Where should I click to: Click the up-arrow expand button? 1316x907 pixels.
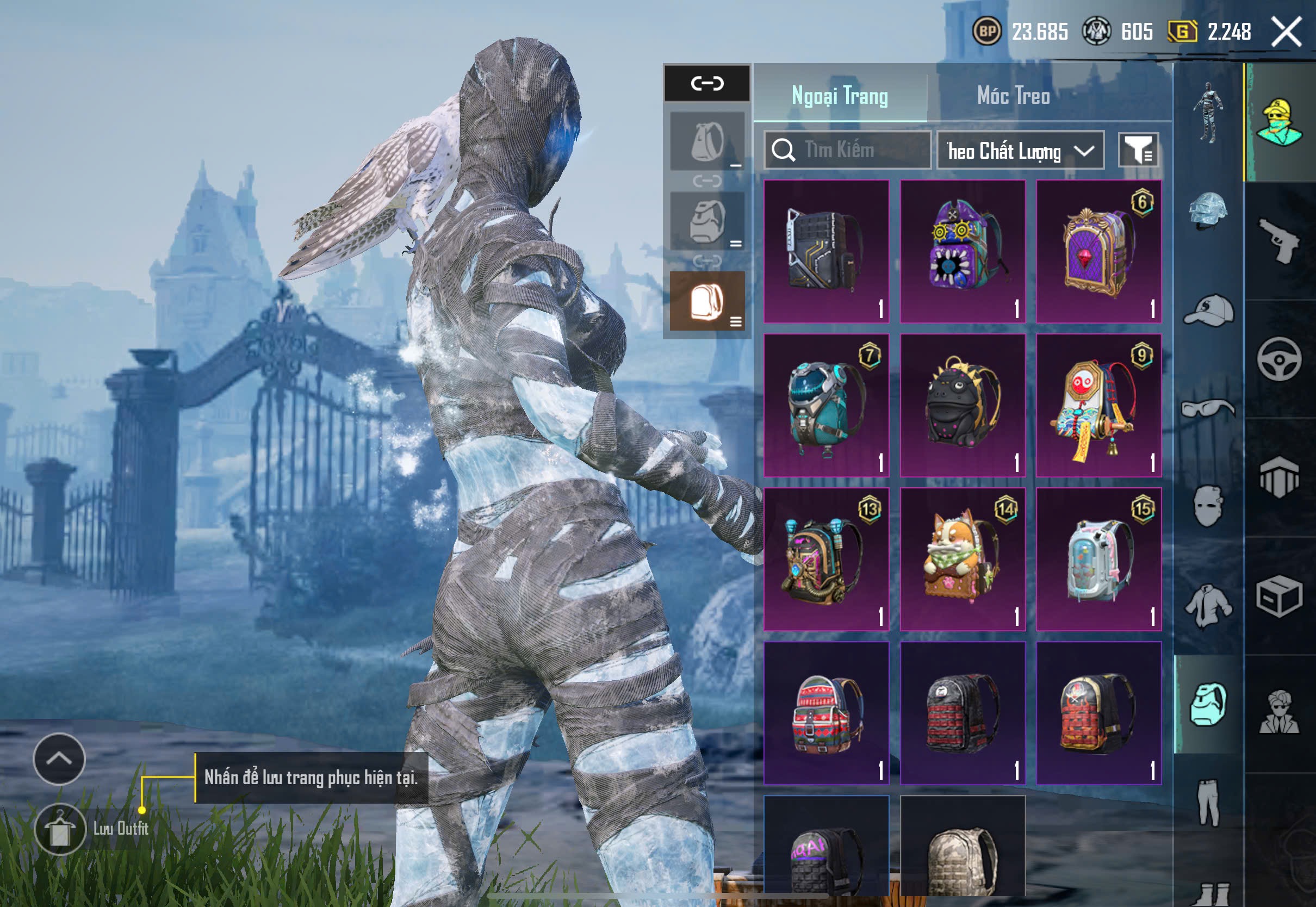click(x=59, y=759)
